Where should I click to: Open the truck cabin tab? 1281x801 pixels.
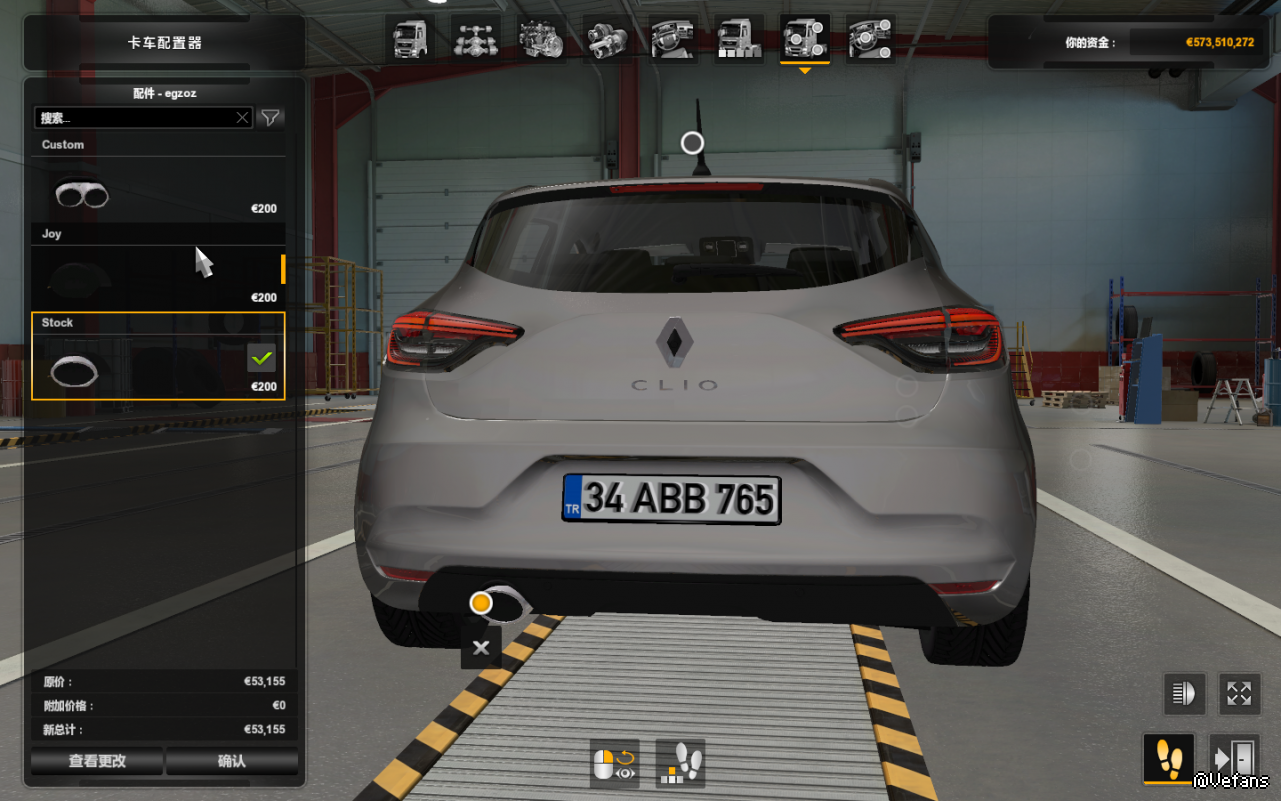[410, 40]
